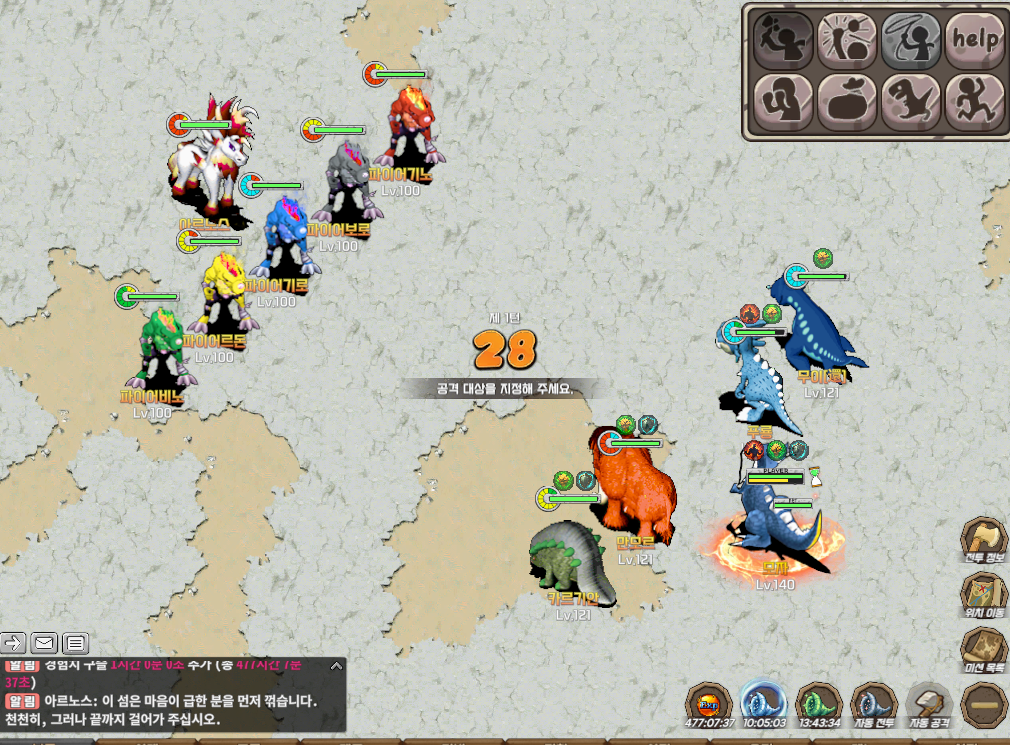Toggle 자동 전투 auto battle
Viewport: 1010px width, 745px height.
coord(874,705)
